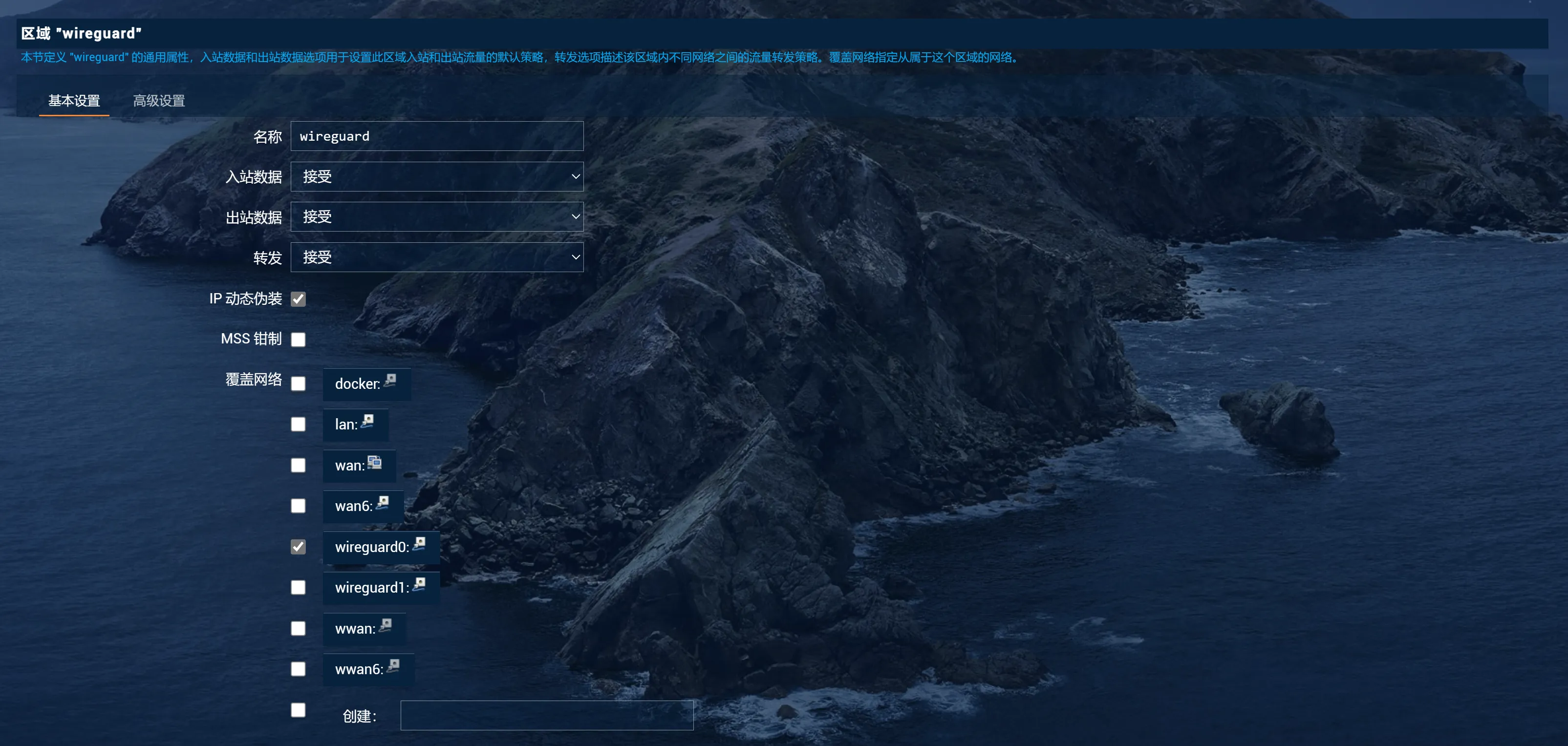The height and width of the screenshot is (746, 1568).
Task: Click the 名称 wireguard text field
Action: click(x=436, y=136)
